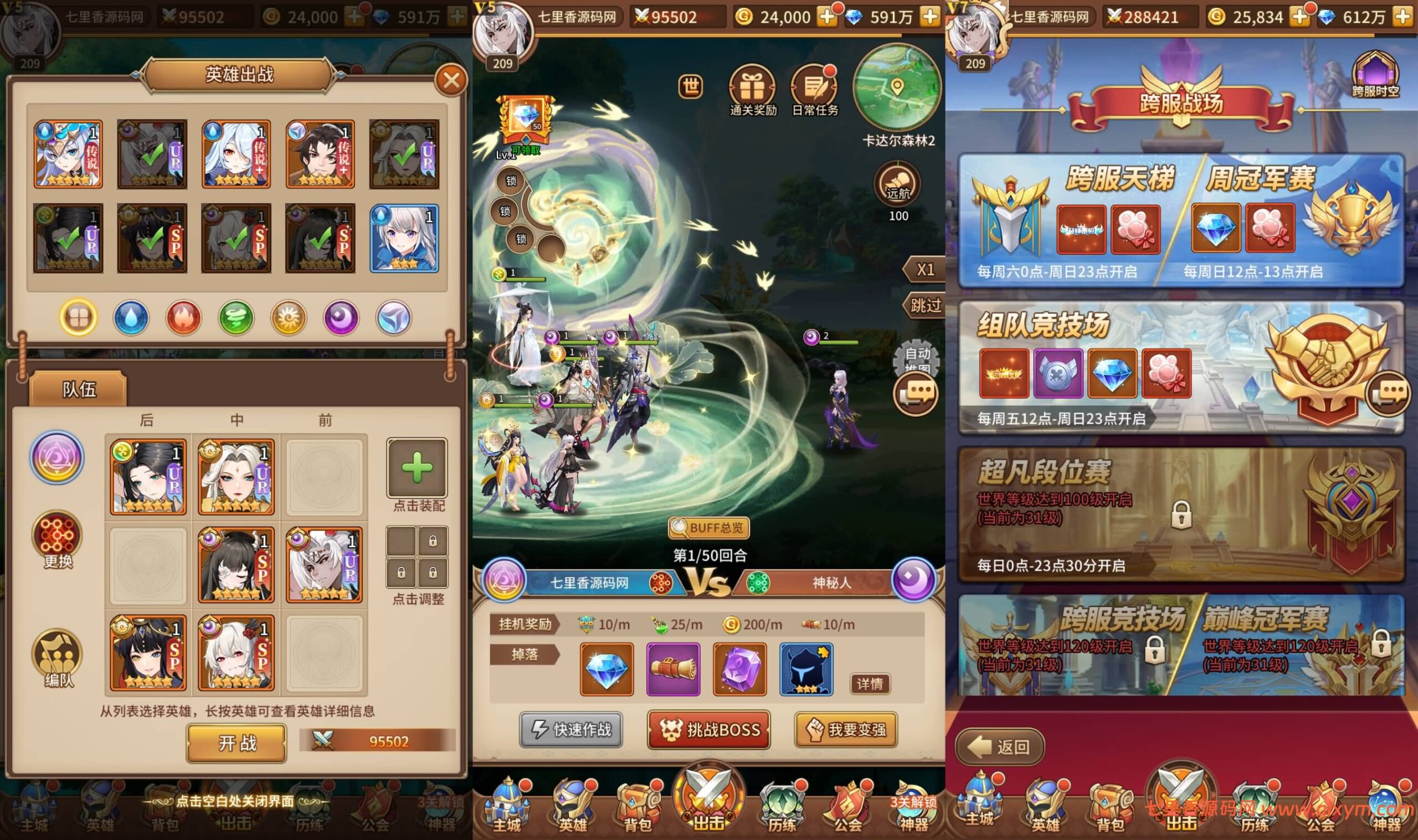Open the 日常任务 daily quests
This screenshot has width=1418, height=840.
(815, 91)
